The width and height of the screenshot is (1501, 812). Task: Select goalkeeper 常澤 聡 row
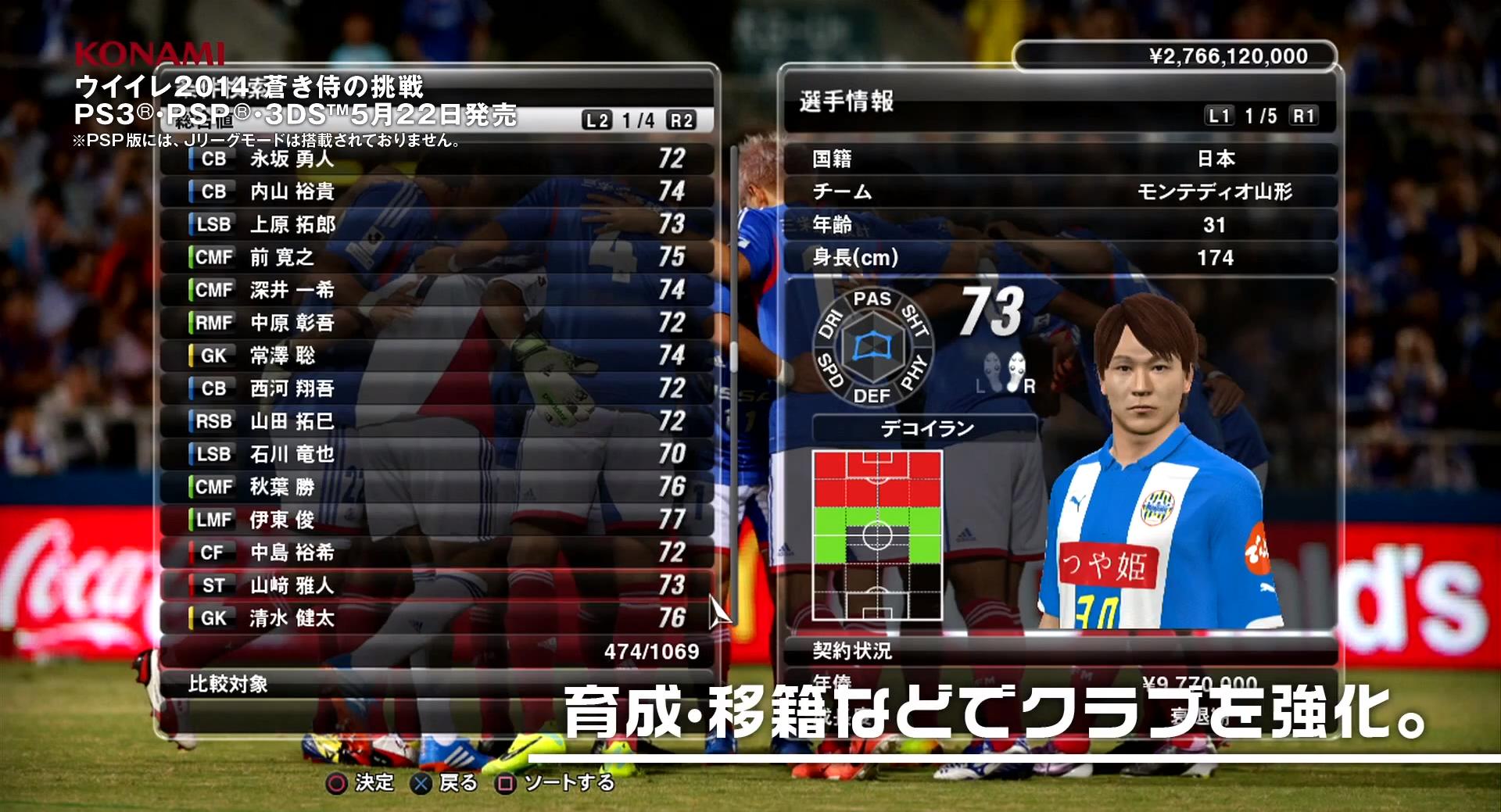(438, 356)
